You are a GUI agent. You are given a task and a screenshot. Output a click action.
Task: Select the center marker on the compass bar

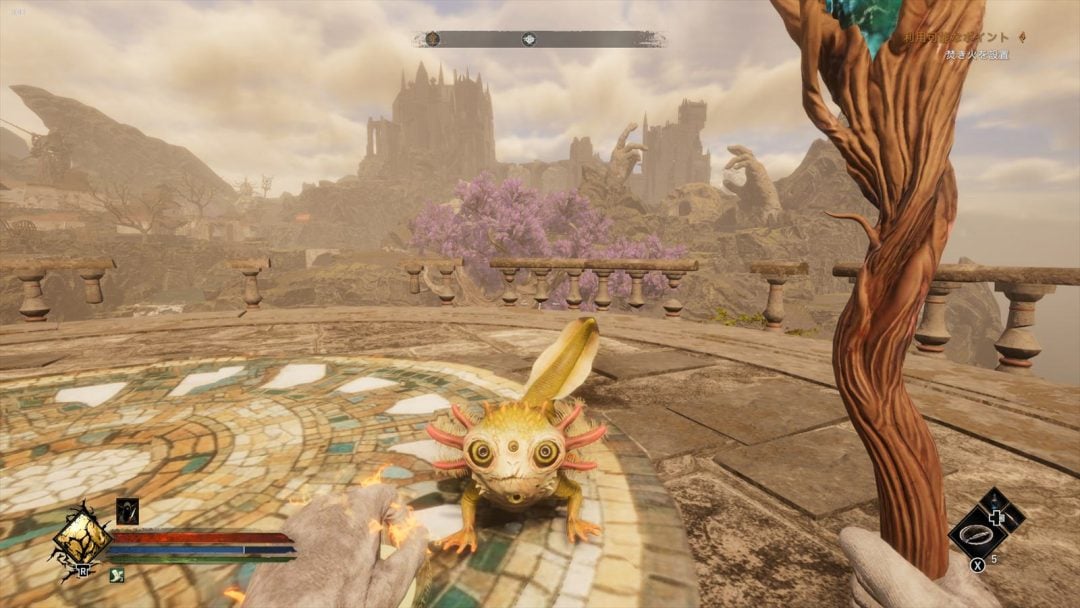(529, 39)
